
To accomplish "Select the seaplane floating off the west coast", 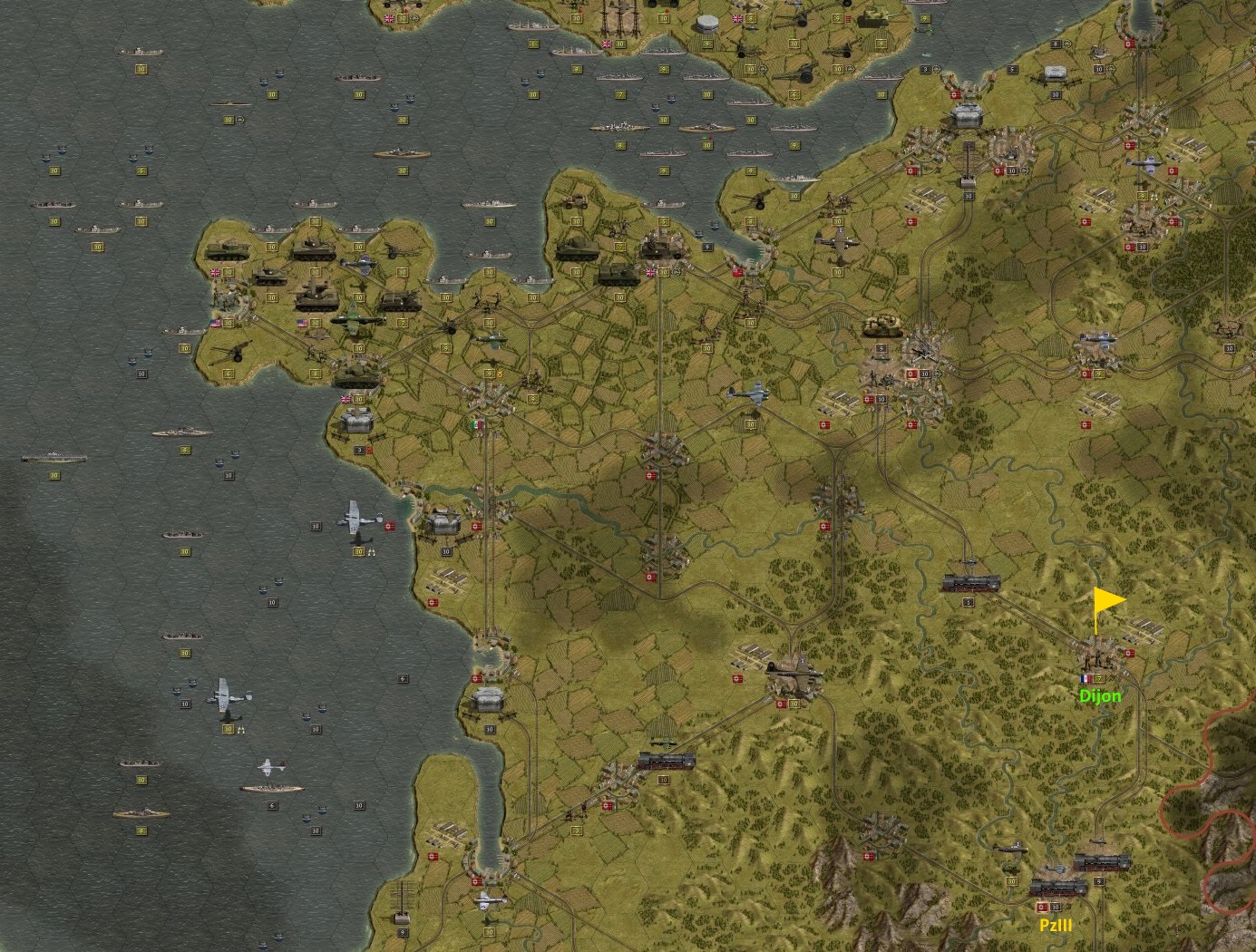I will click(x=229, y=696).
